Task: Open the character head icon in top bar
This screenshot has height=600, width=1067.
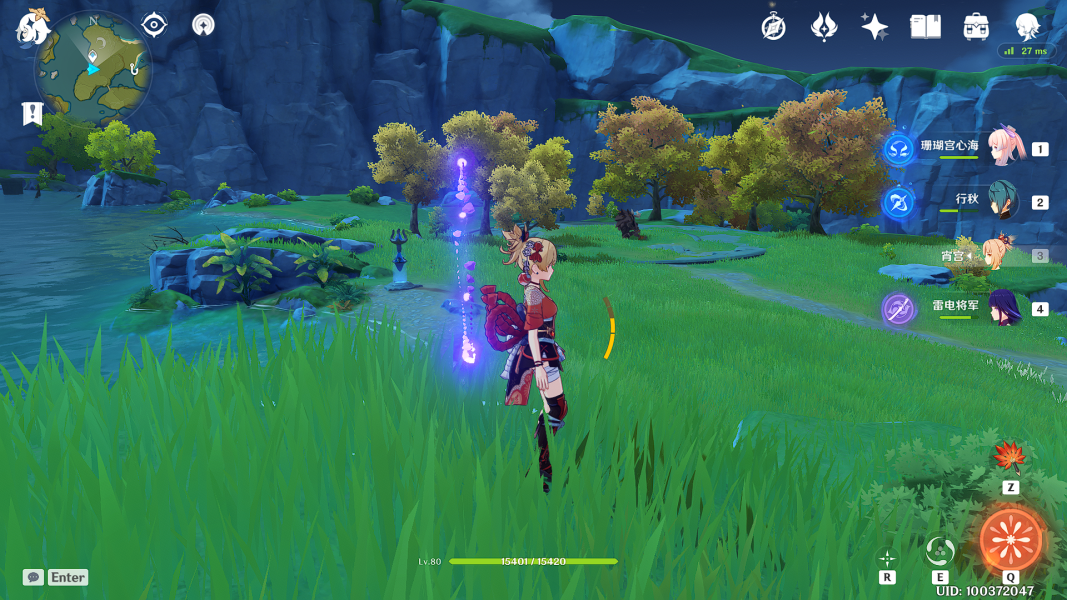Action: (x=1027, y=26)
